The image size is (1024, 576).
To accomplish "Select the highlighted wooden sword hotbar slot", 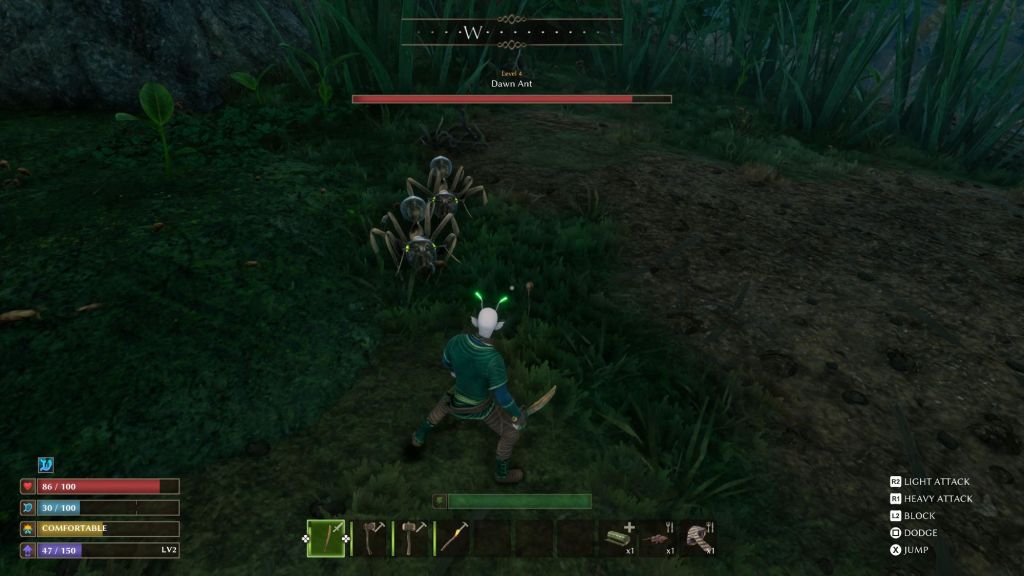I will [x=326, y=538].
